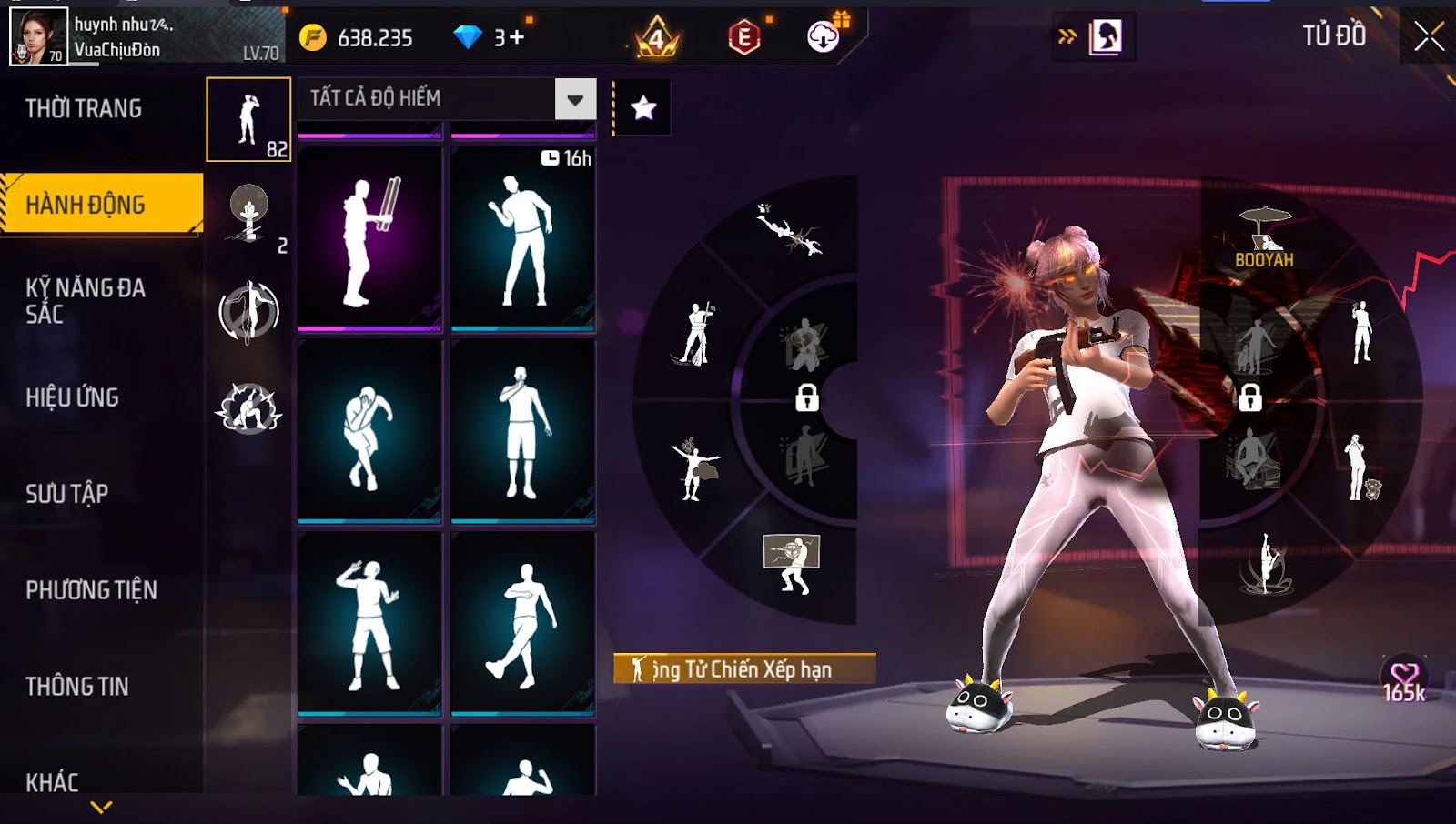Open the THÔNG TIN section
Image resolution: width=1456 pixels, height=824 pixels.
coord(77,687)
